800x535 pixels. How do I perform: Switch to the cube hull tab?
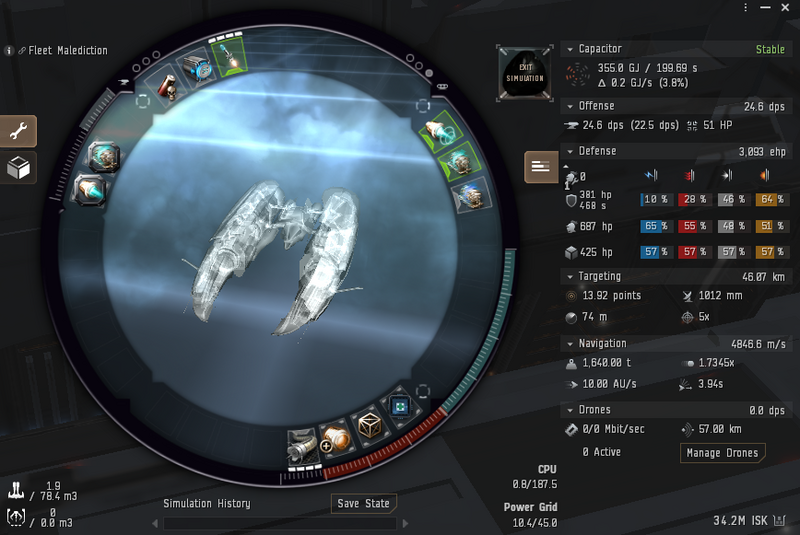coord(19,168)
